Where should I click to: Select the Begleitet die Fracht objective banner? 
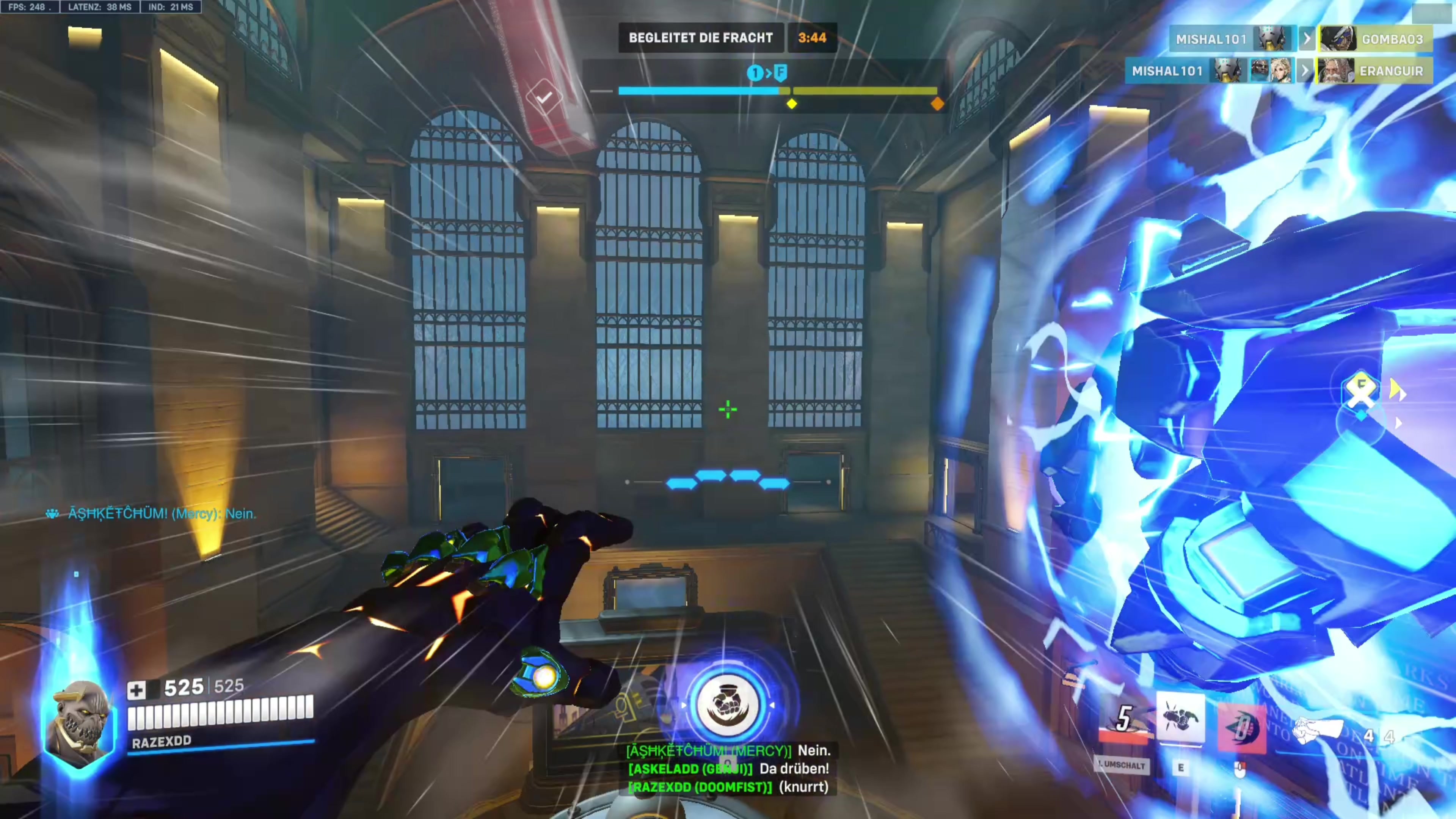tap(700, 38)
